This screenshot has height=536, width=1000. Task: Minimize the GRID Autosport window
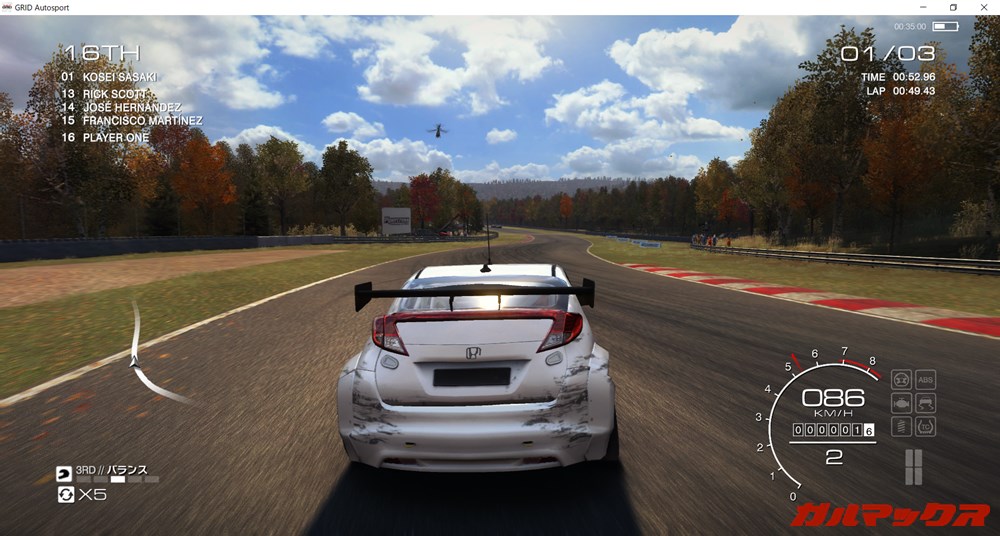click(x=925, y=7)
